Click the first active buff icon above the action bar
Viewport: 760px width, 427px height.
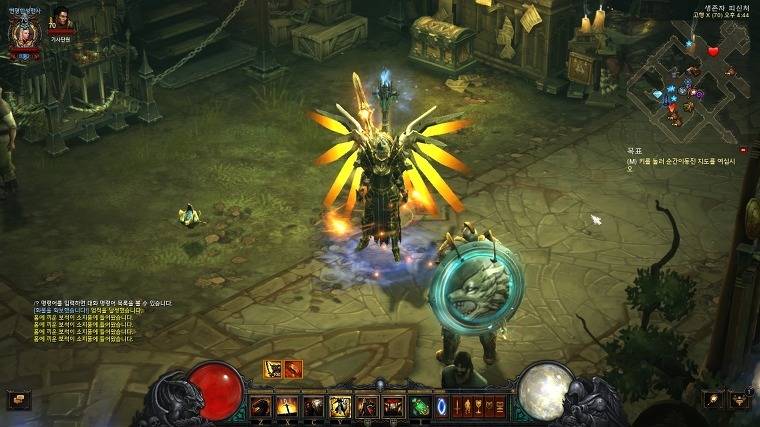click(x=272, y=368)
